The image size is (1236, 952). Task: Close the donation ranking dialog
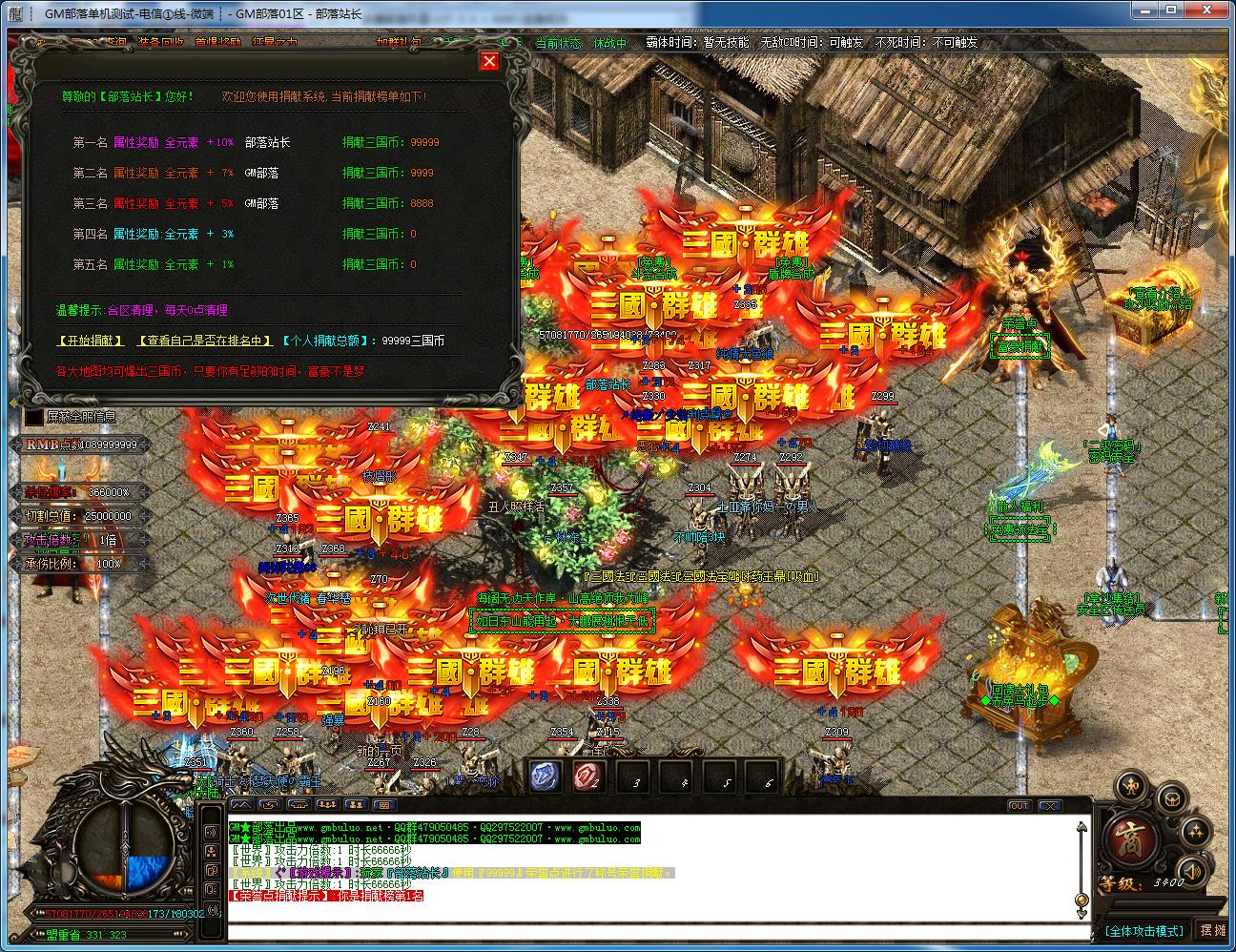click(x=489, y=61)
